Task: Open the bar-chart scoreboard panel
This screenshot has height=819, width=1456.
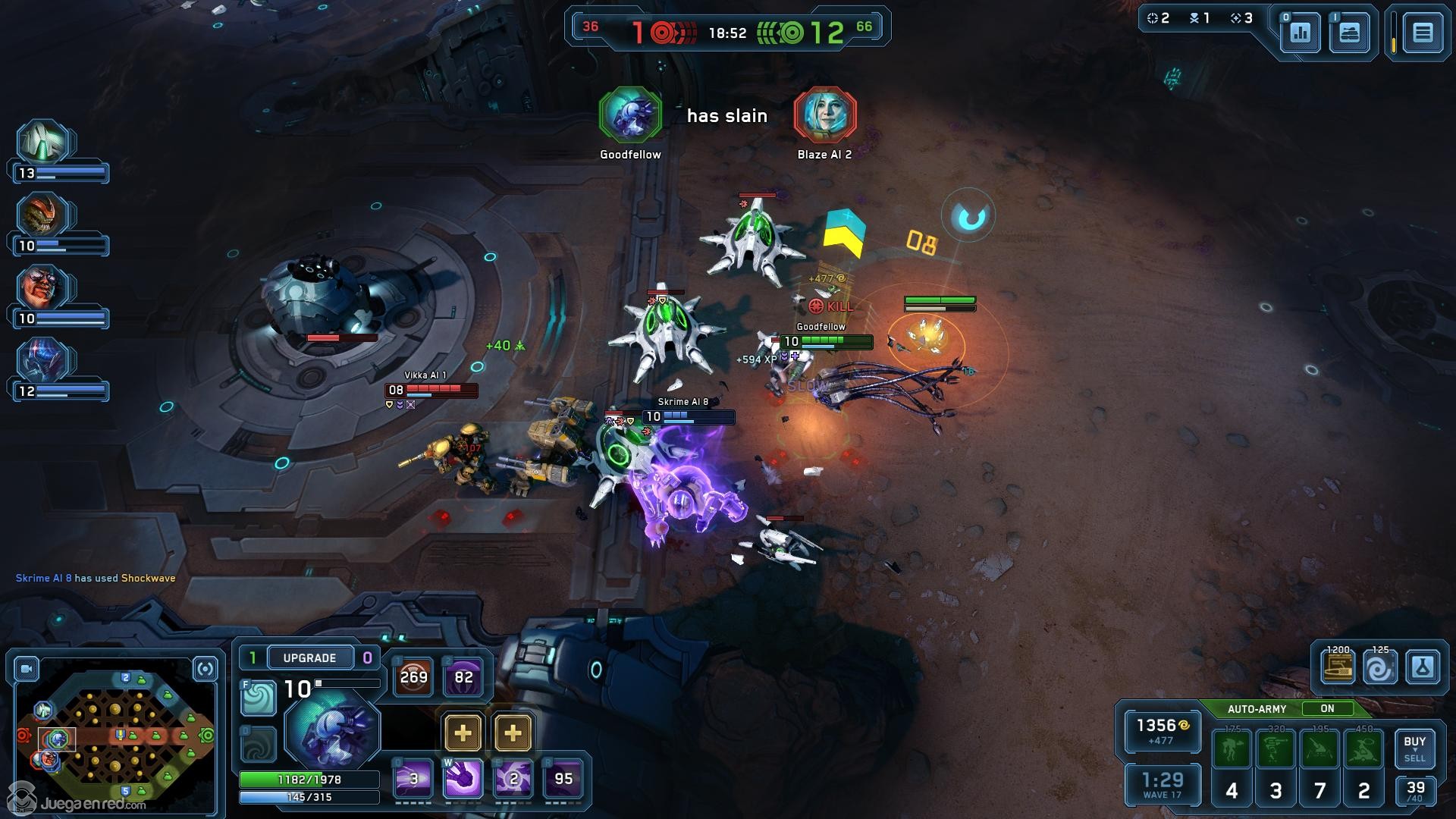Action: coord(1301,33)
